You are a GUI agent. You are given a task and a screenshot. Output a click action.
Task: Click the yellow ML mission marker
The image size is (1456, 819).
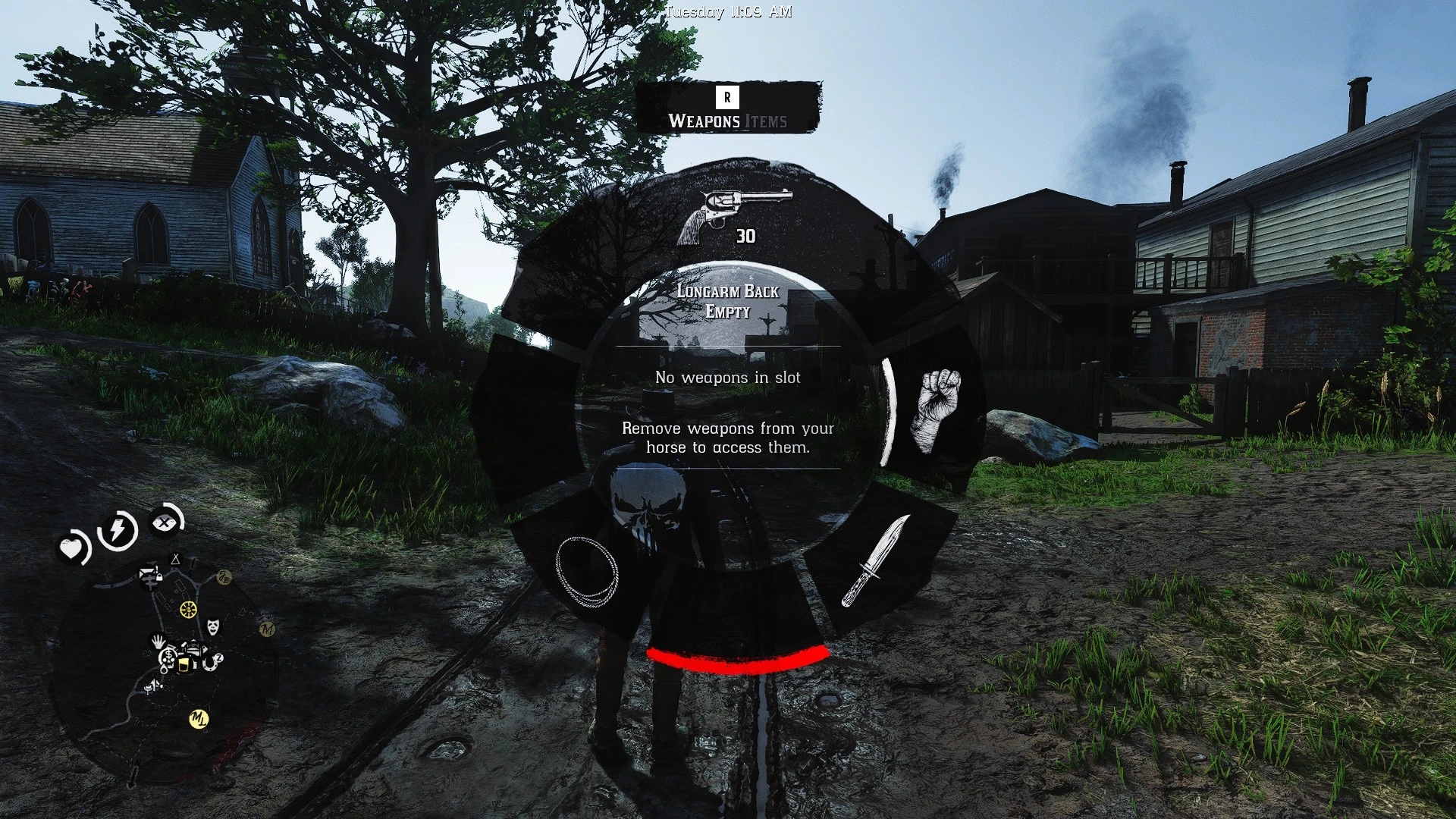point(198,719)
